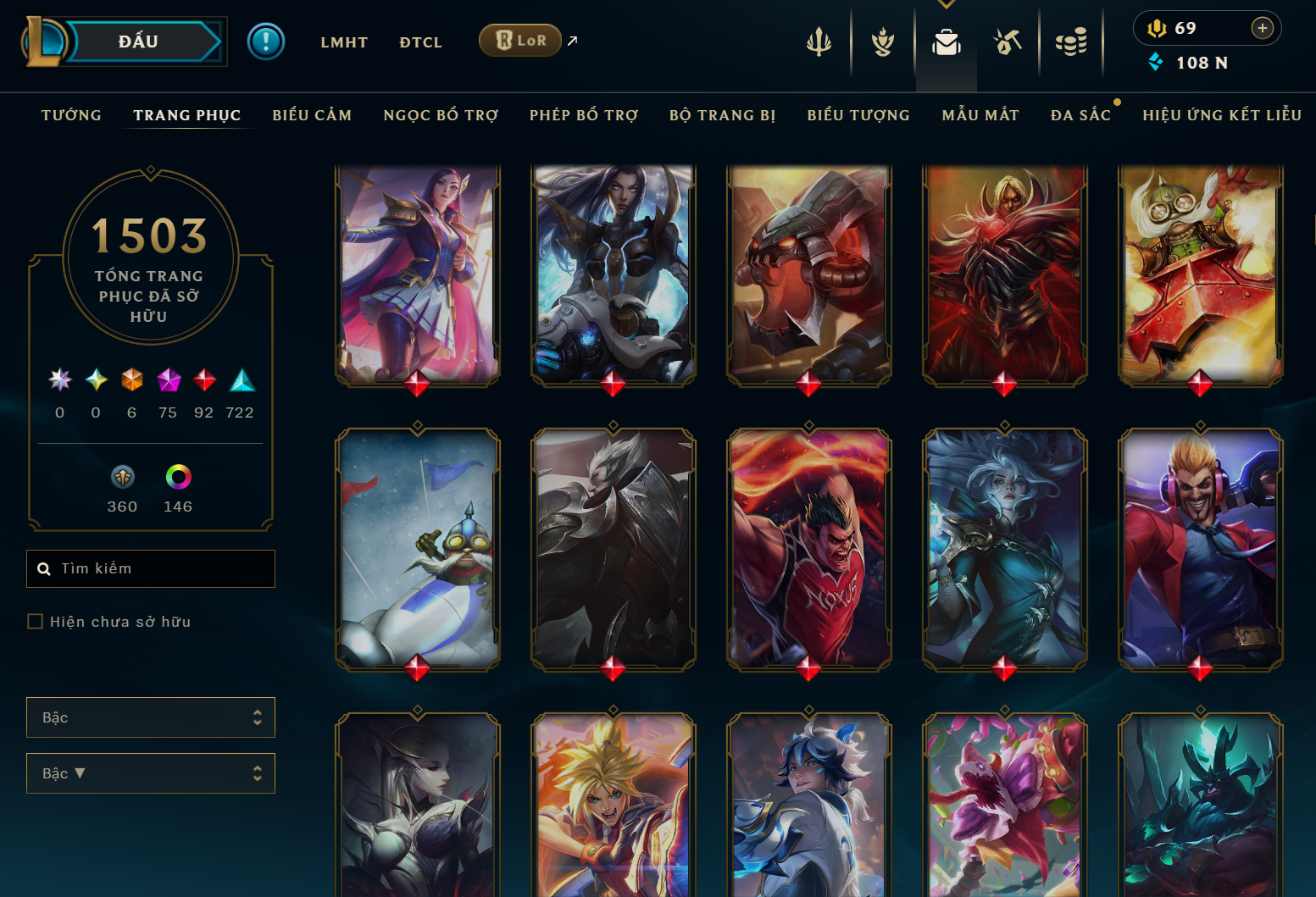The height and width of the screenshot is (897, 1316).
Task: Click the plus button to purchase RP
Action: click(1263, 27)
